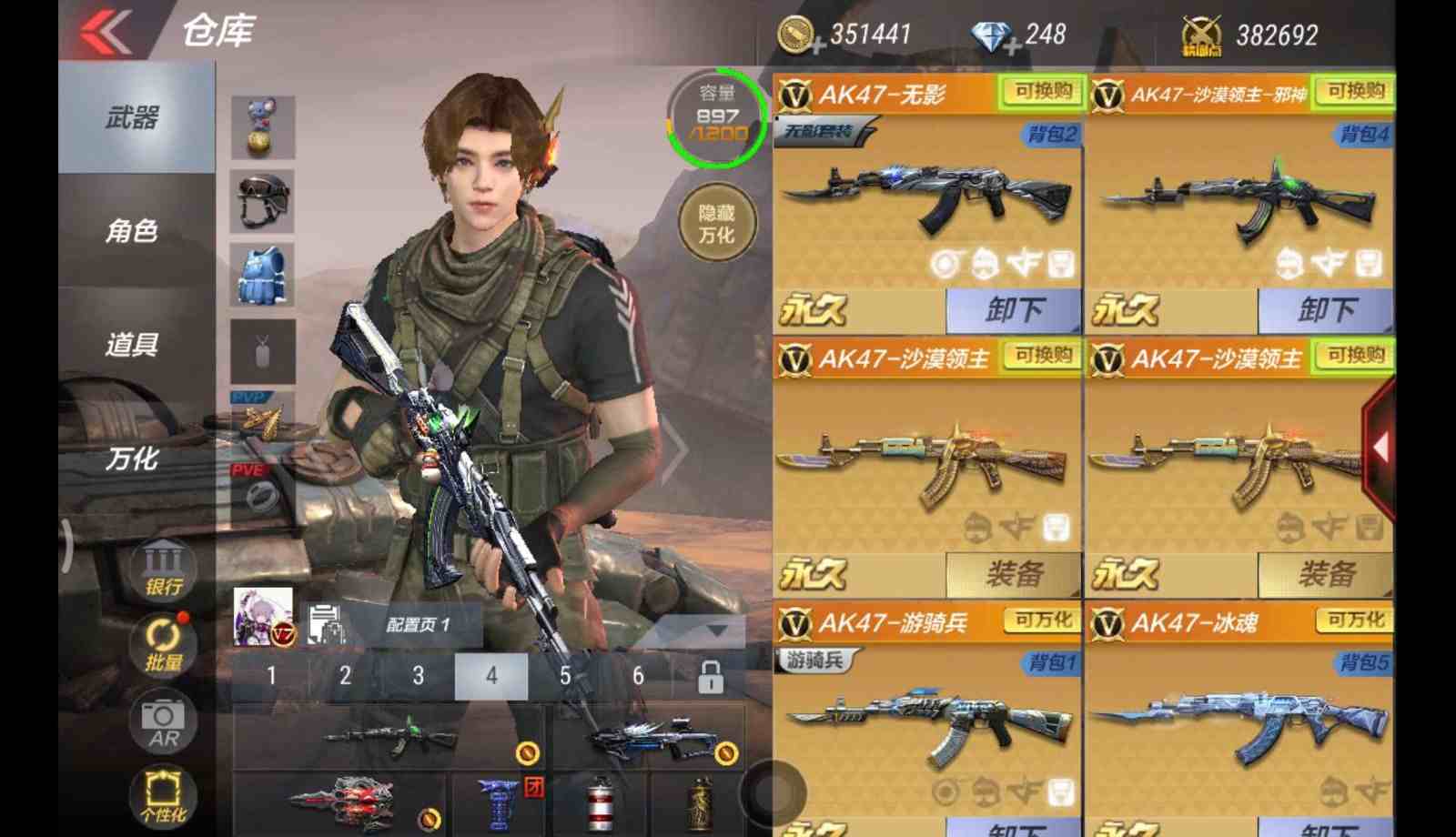
Task: Click 可万化 on AK47-游骑兵
Action: click(1043, 620)
